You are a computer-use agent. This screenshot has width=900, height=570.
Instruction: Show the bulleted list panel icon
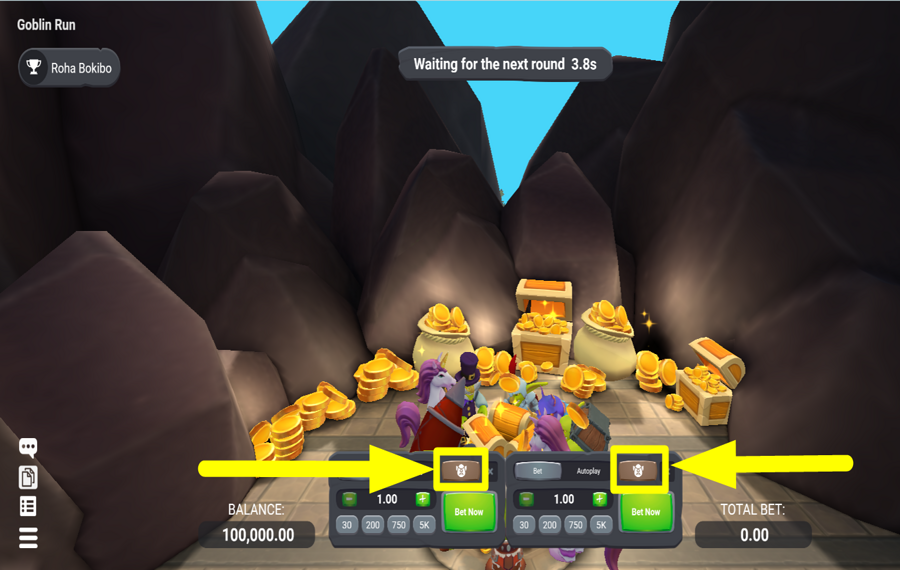[28, 507]
